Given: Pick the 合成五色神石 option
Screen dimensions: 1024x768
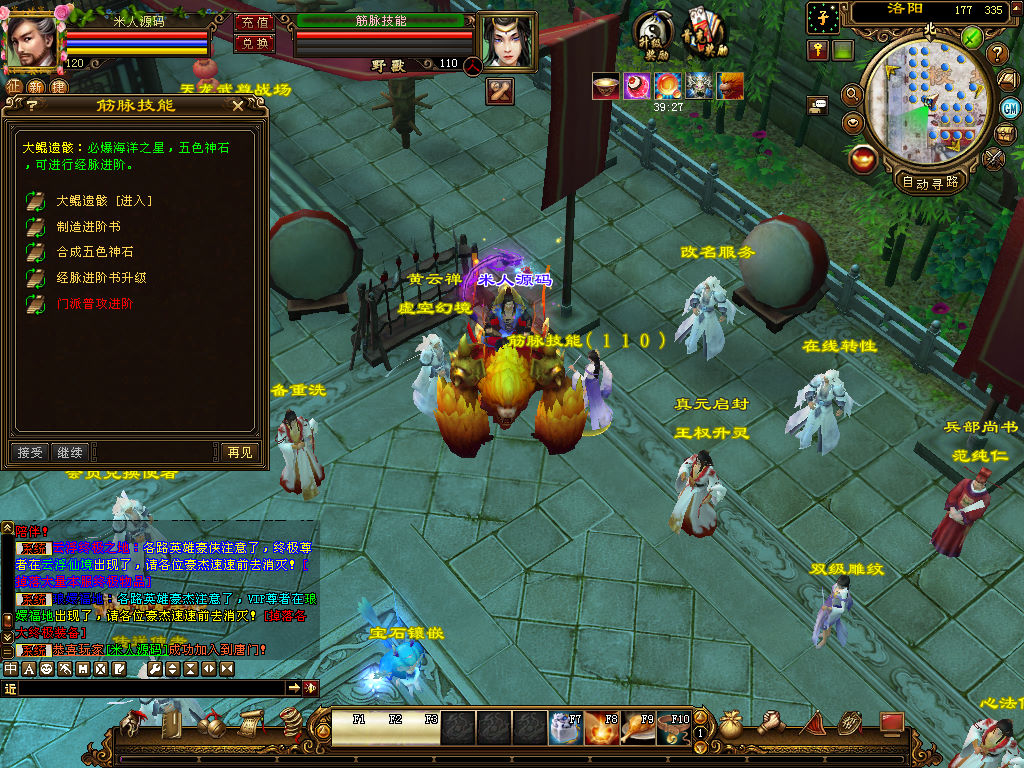Looking at the screenshot, I should [94, 252].
